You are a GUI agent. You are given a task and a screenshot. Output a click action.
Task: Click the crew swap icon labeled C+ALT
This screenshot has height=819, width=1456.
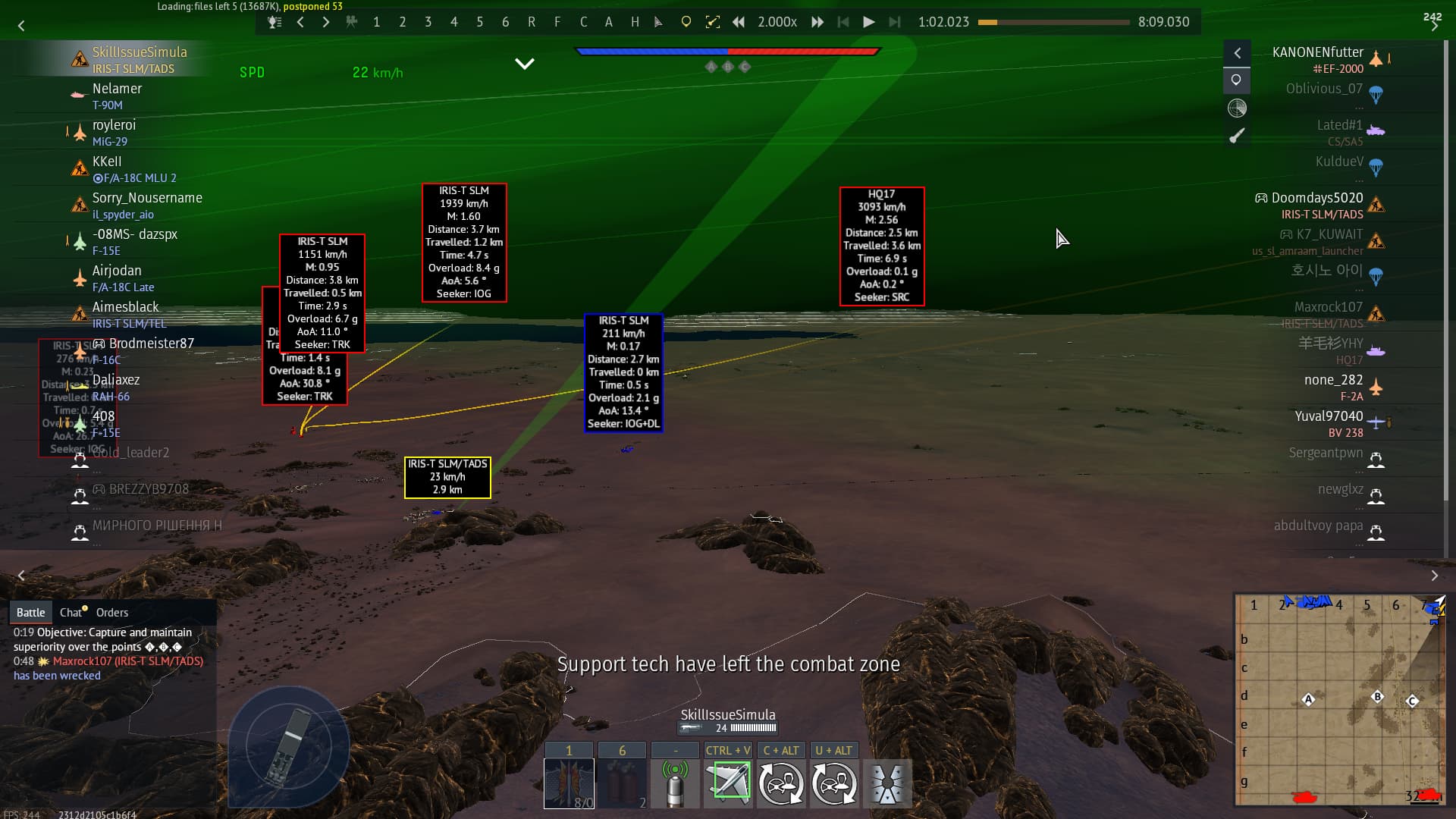click(781, 783)
